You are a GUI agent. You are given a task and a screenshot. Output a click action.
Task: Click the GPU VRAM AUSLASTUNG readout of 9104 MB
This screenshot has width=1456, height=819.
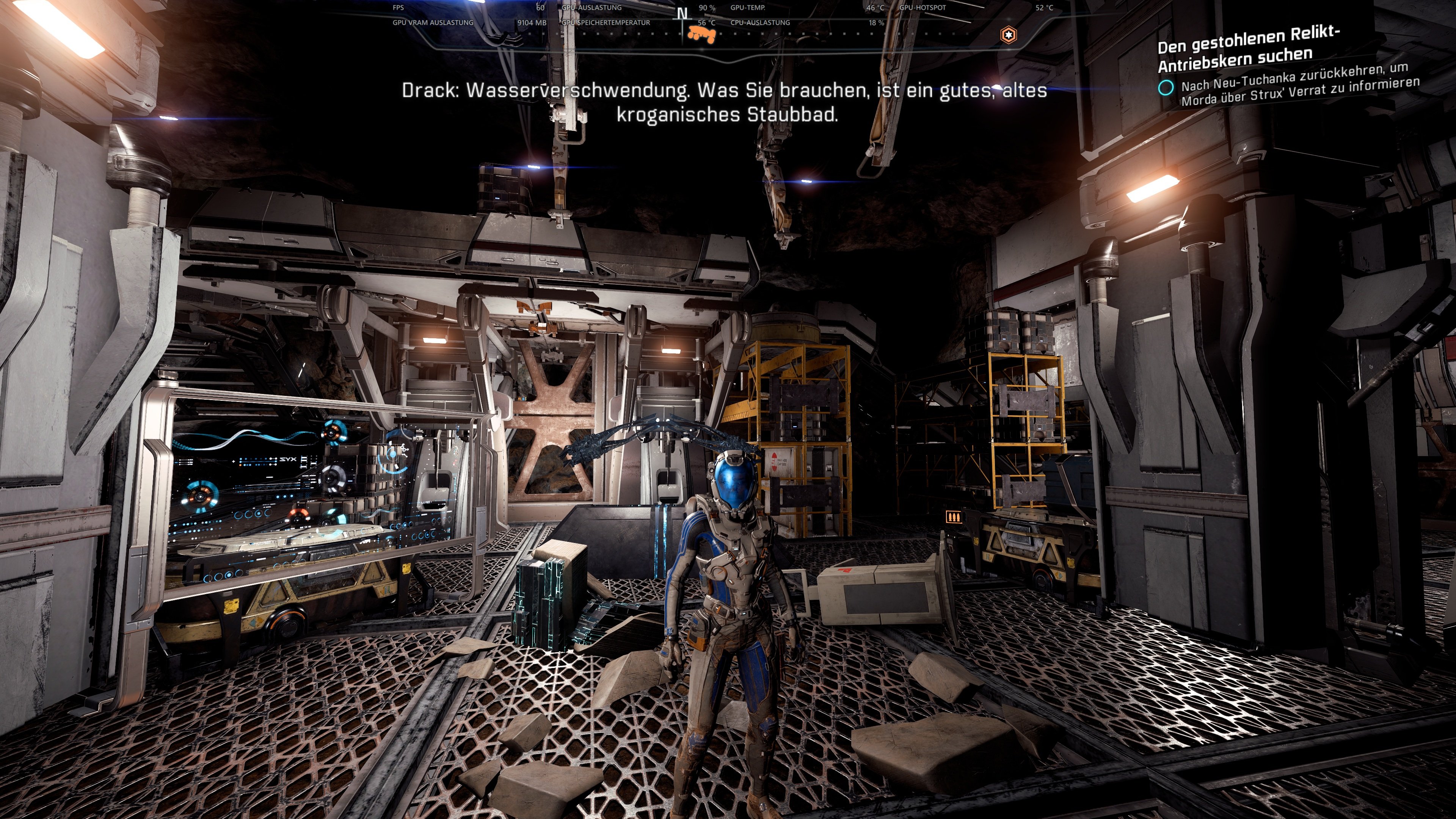tap(528, 22)
